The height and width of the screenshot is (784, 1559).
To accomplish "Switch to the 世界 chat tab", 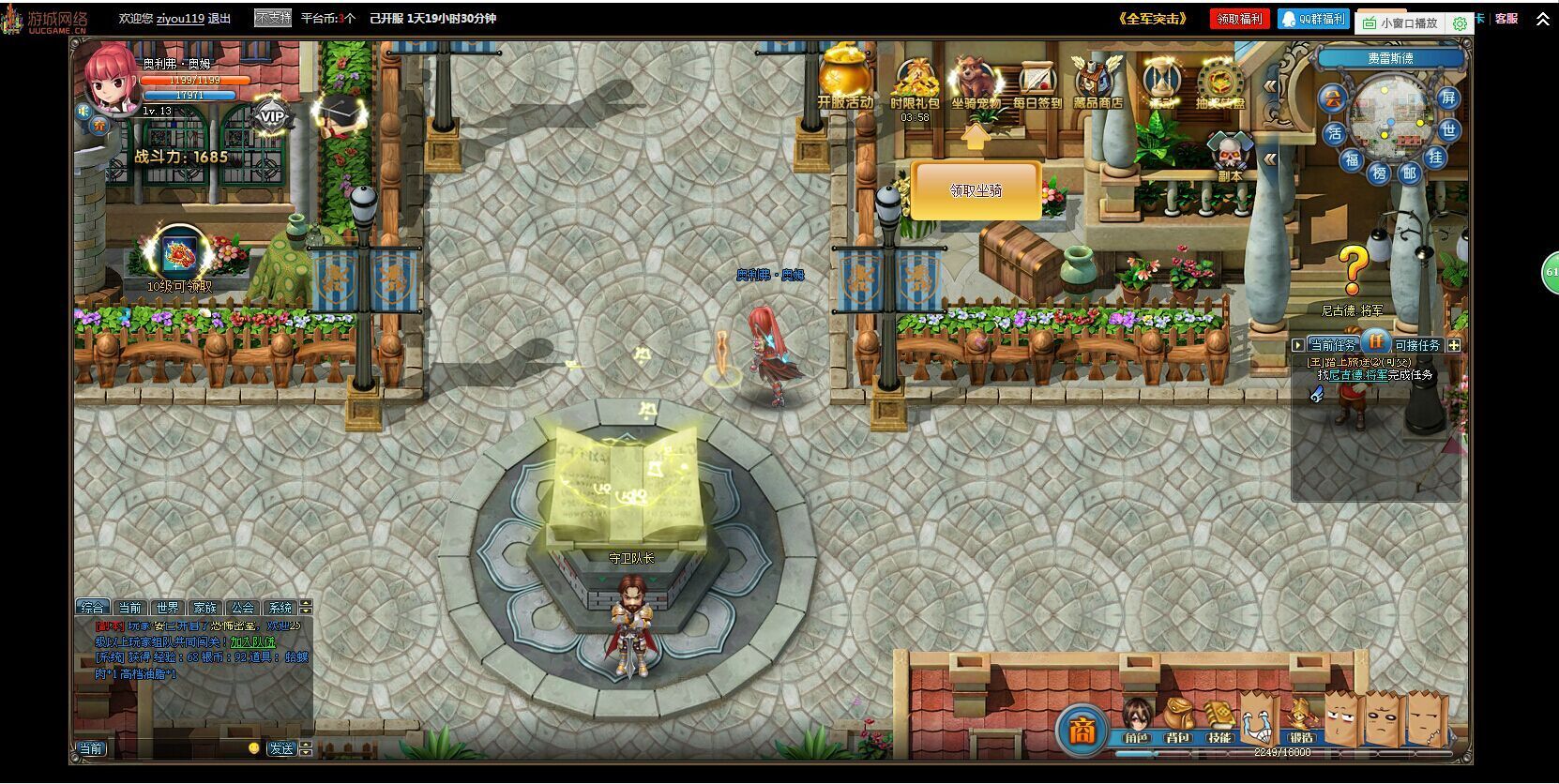I will click(168, 608).
